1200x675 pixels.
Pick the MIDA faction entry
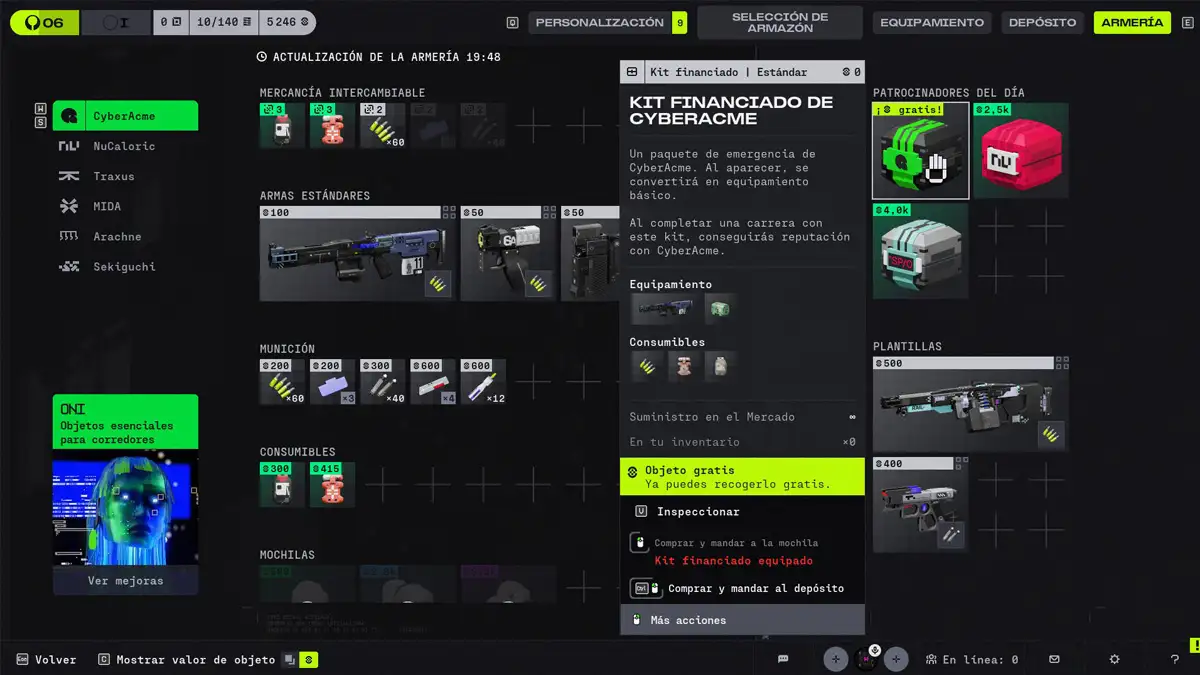click(107, 206)
